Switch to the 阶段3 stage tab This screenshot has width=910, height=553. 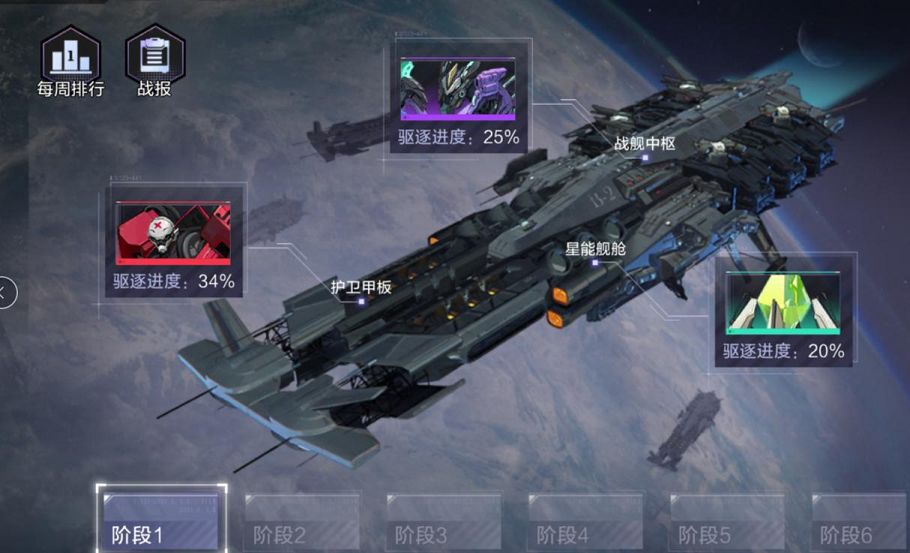tap(444, 522)
